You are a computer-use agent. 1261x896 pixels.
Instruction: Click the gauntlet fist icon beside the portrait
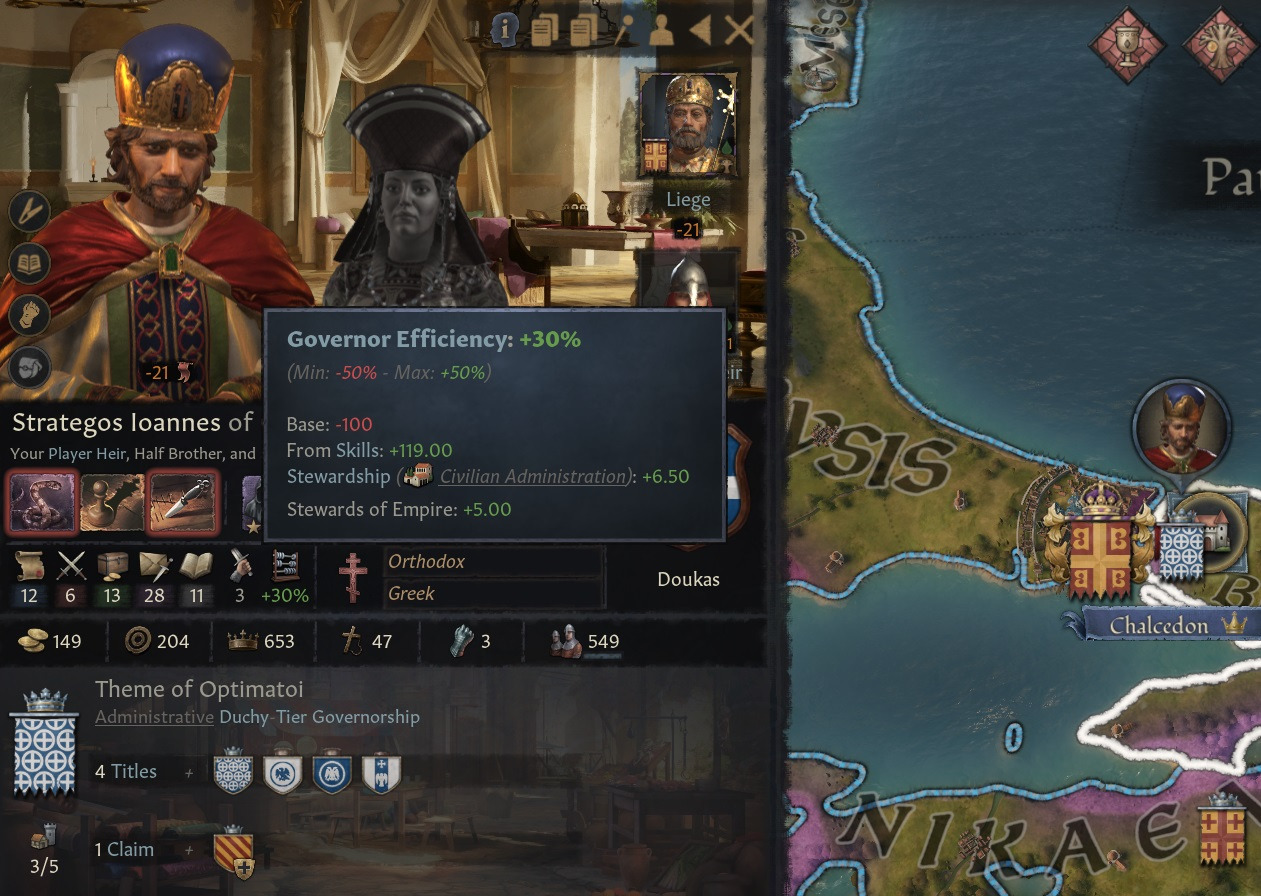click(x=29, y=315)
